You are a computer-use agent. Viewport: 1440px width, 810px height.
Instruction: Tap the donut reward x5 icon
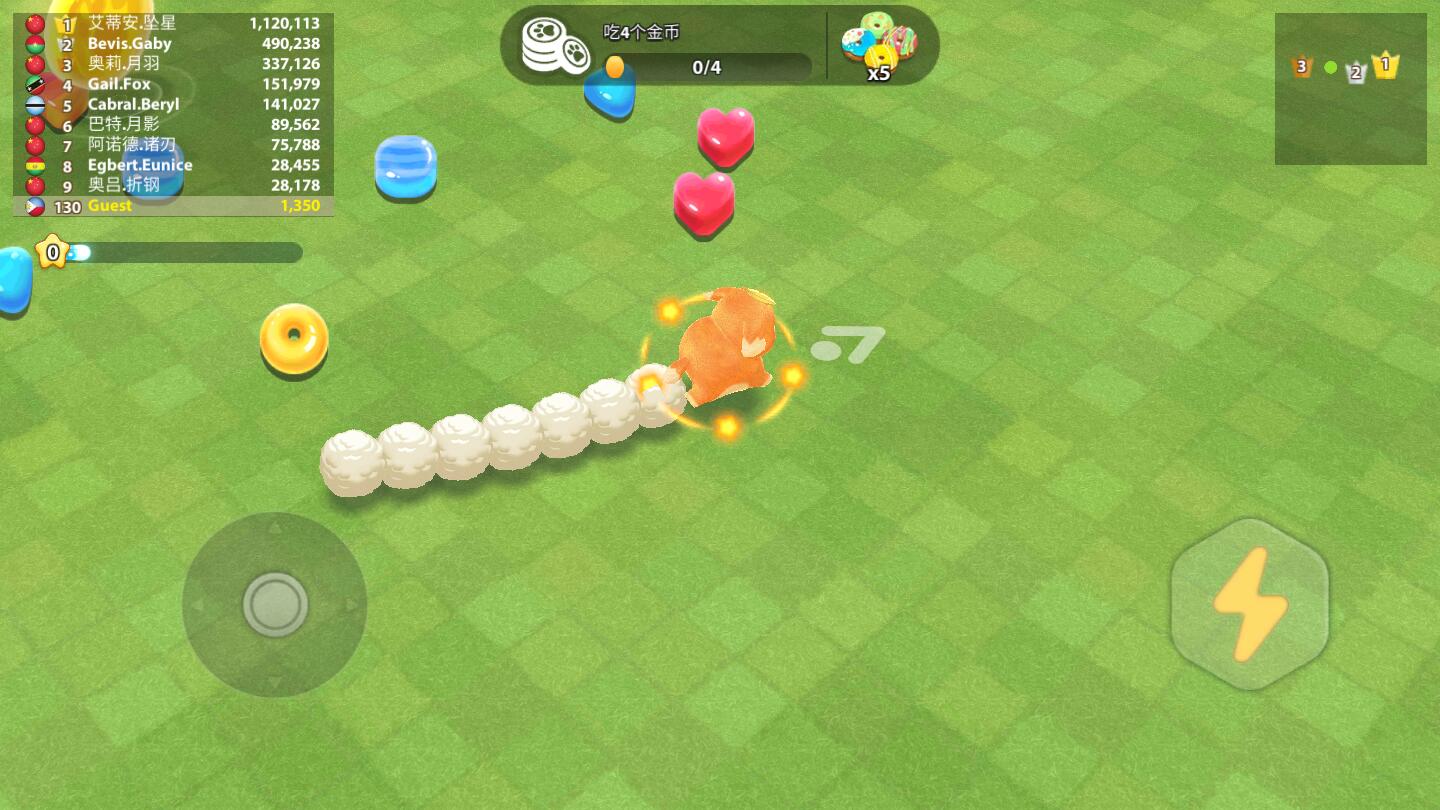[879, 47]
